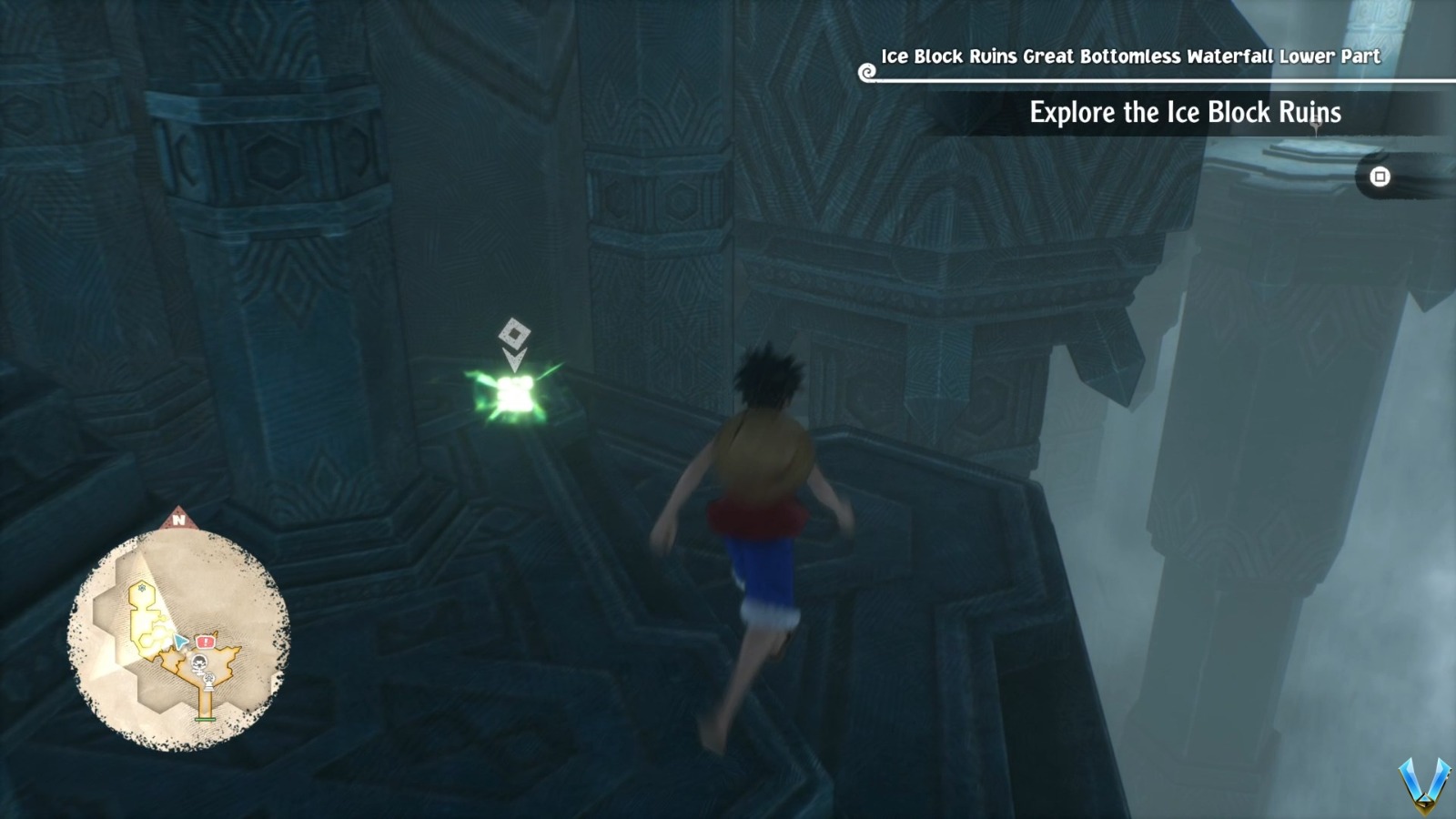Click the snowflake area icon on the minimap
This screenshot has width=1456, height=819.
(141, 589)
